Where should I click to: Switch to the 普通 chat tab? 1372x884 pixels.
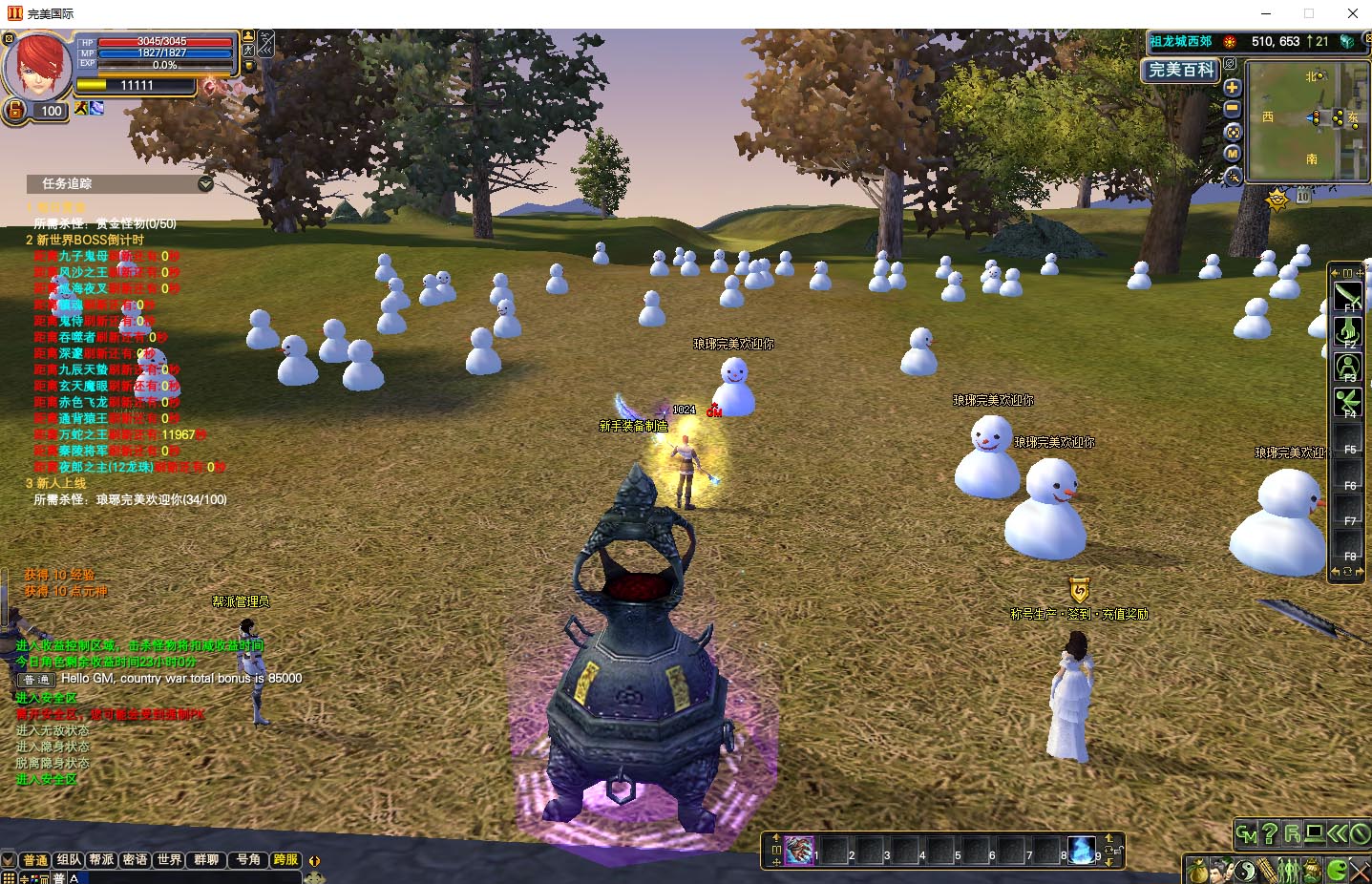pos(35,860)
